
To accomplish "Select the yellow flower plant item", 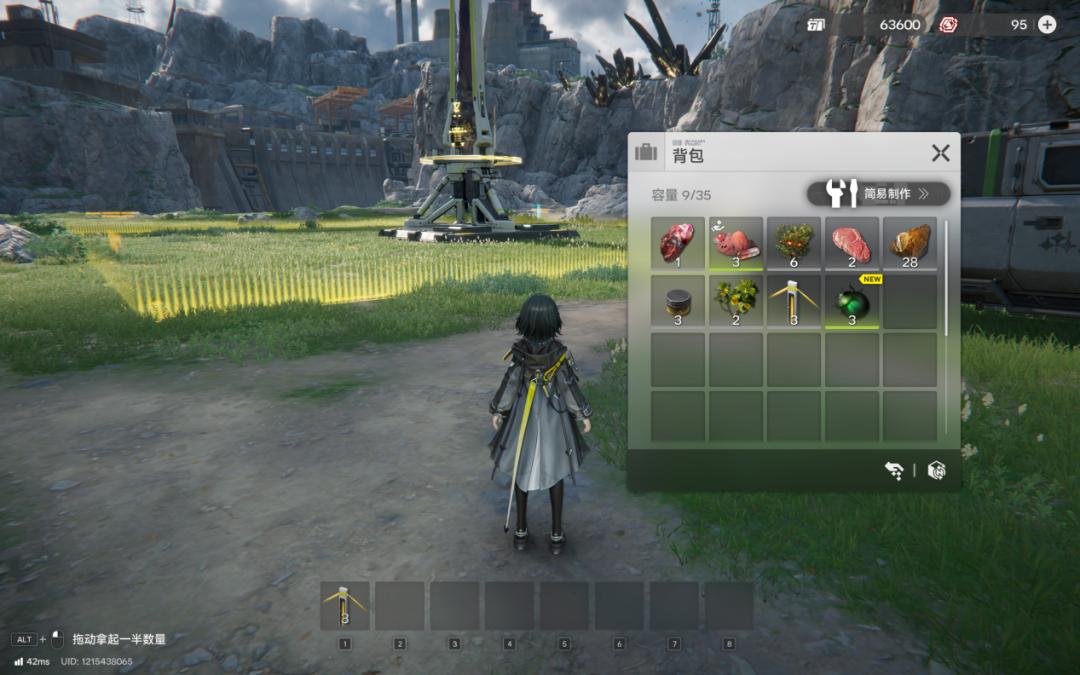I will pos(735,301).
